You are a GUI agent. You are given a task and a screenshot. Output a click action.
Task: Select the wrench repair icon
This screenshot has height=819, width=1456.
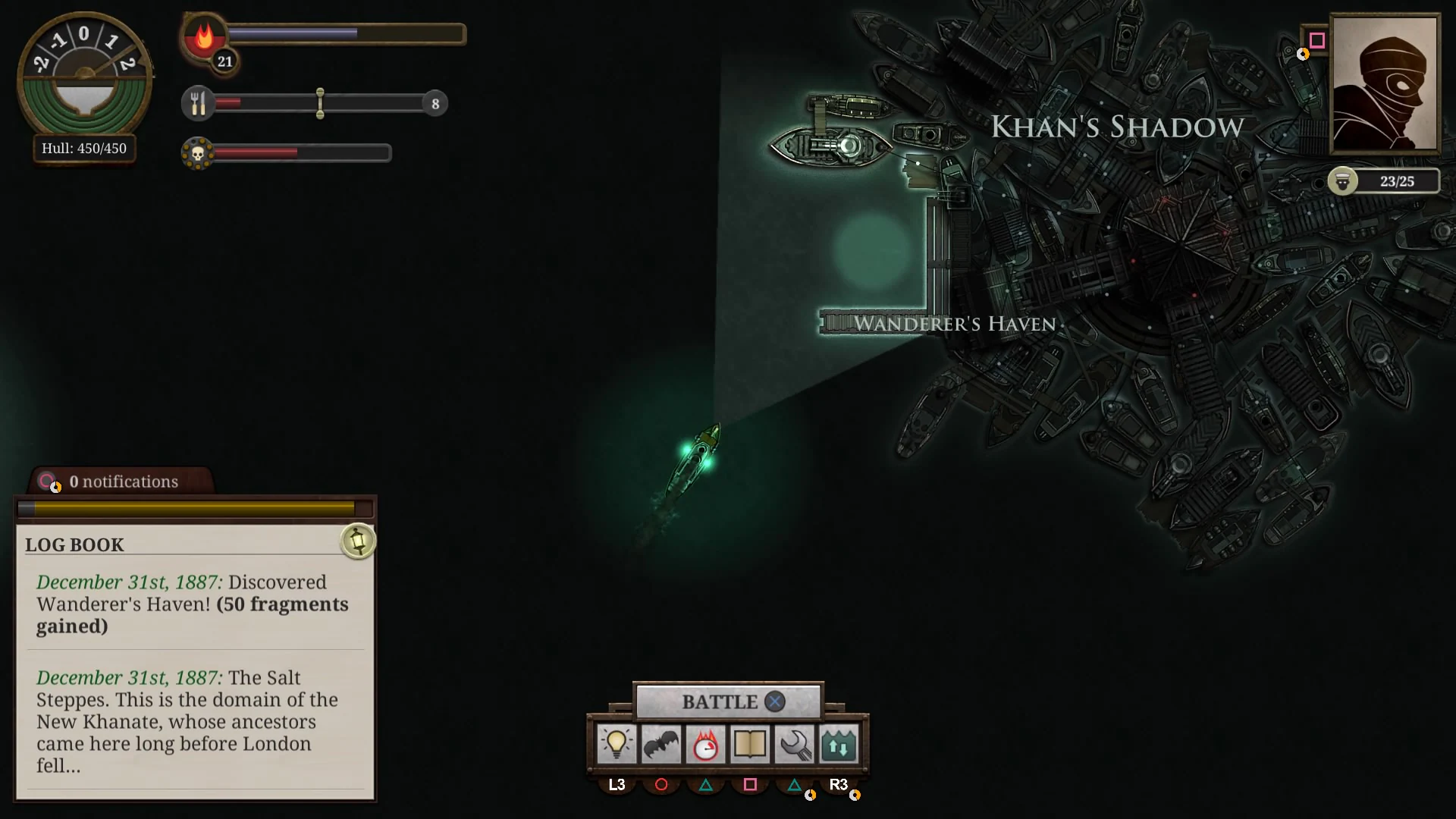795,745
